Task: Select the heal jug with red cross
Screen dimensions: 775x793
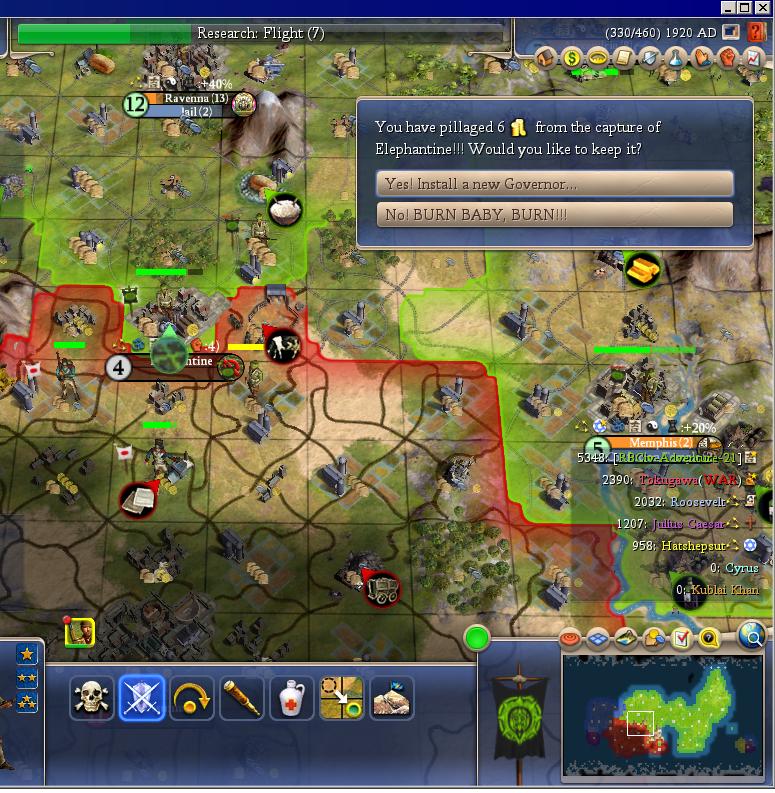Action: click(292, 698)
